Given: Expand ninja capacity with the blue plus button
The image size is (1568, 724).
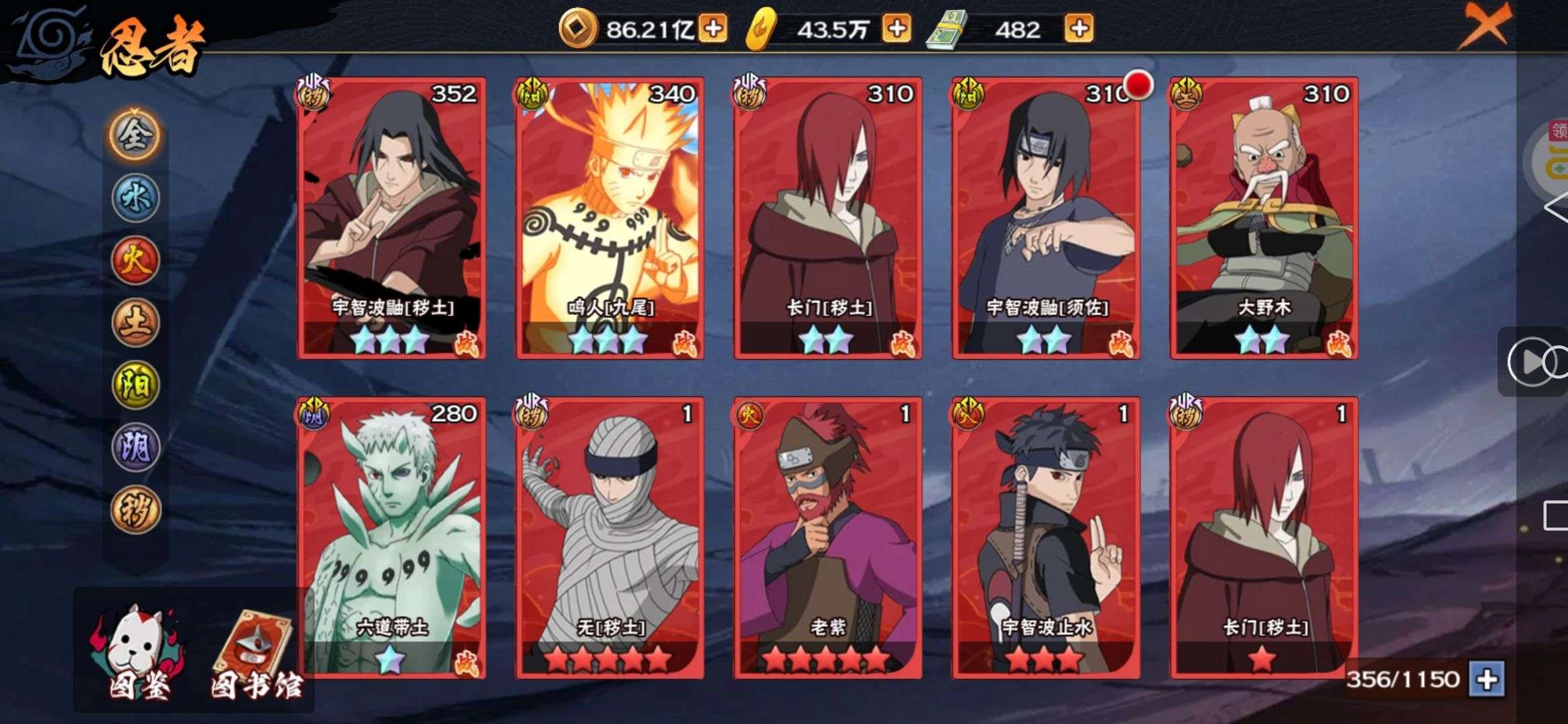Looking at the screenshot, I should click(1487, 680).
